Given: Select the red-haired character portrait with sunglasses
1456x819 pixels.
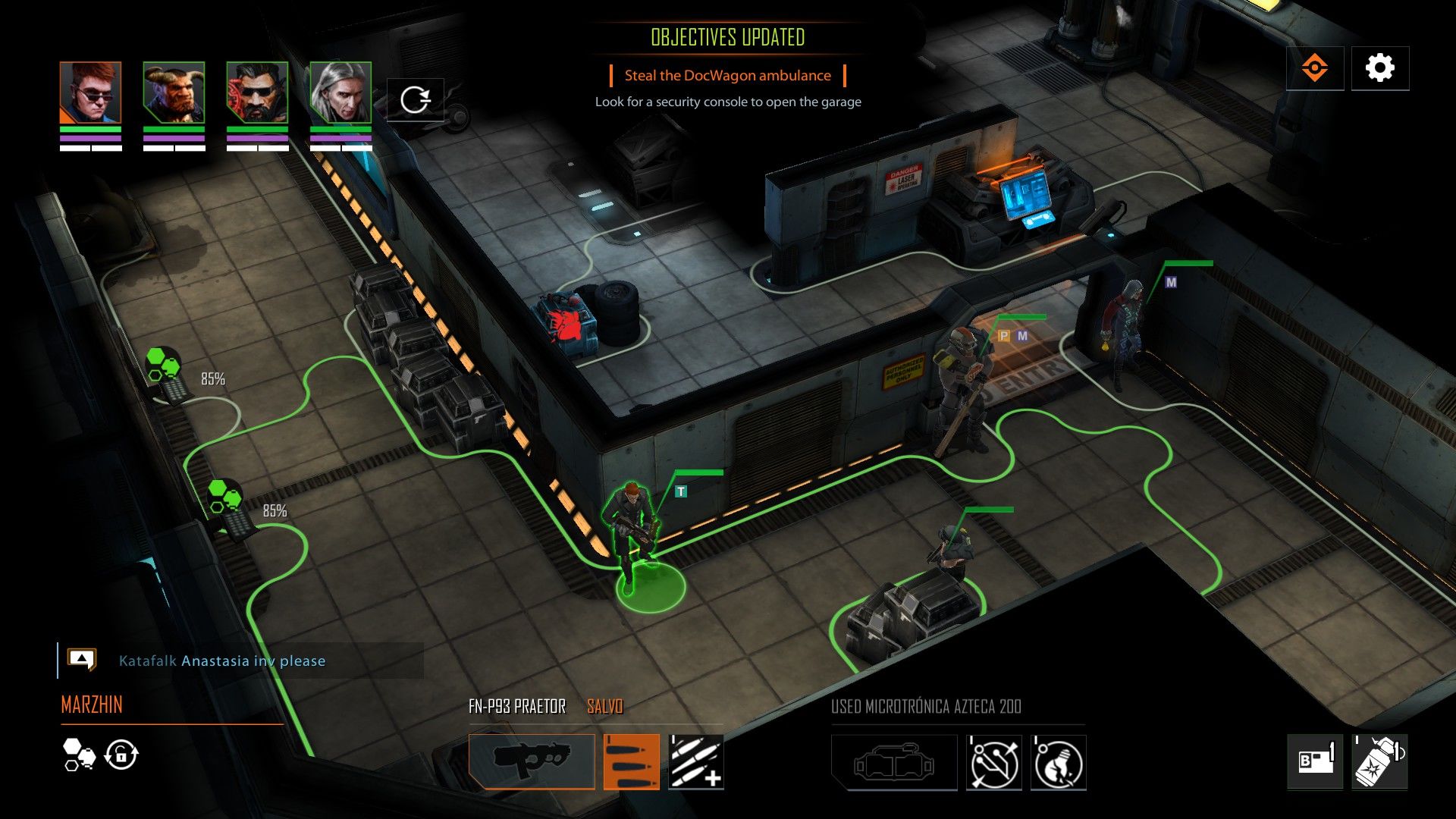Looking at the screenshot, I should click(90, 93).
